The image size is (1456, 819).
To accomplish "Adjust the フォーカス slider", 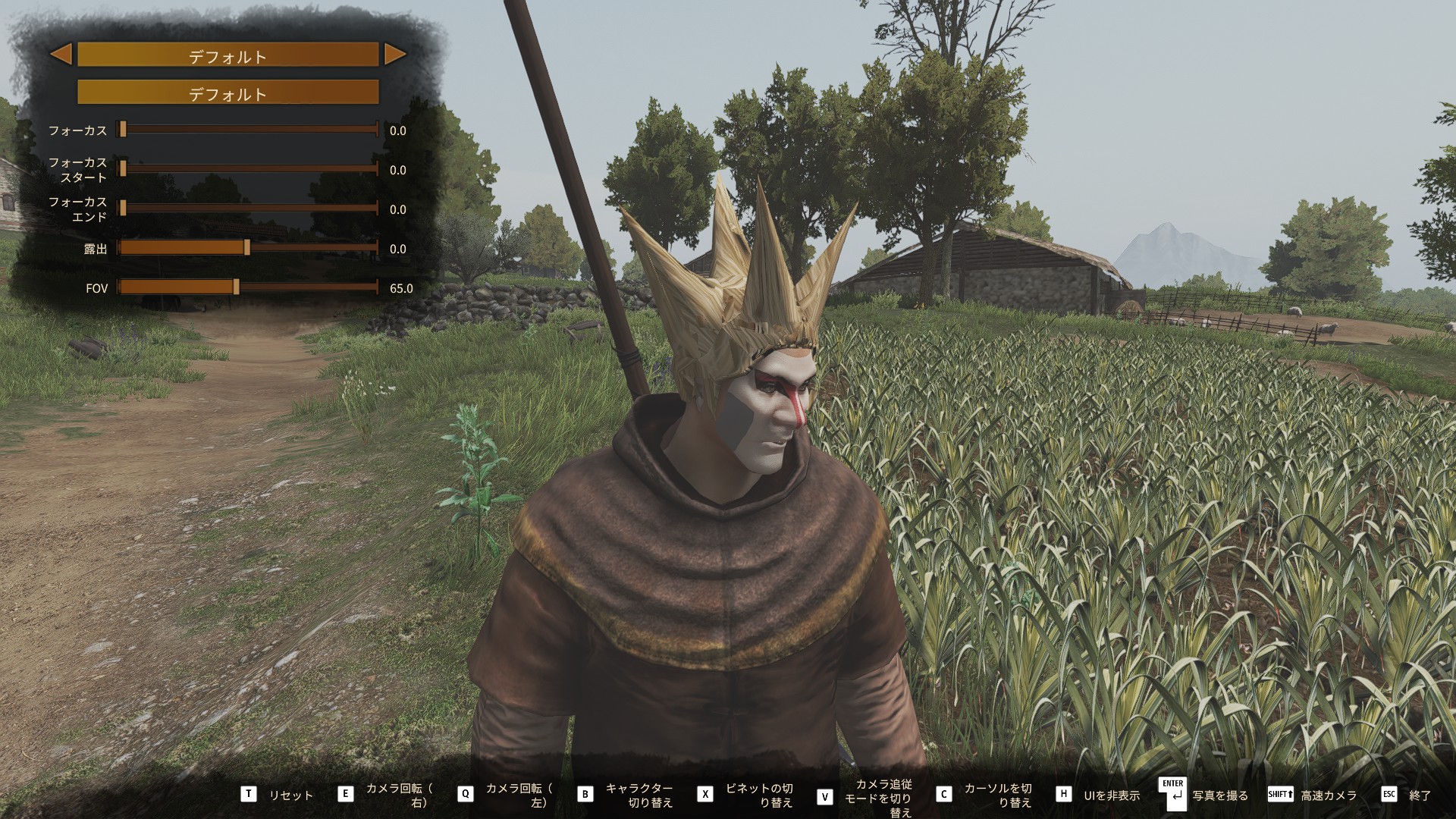I will click(123, 130).
